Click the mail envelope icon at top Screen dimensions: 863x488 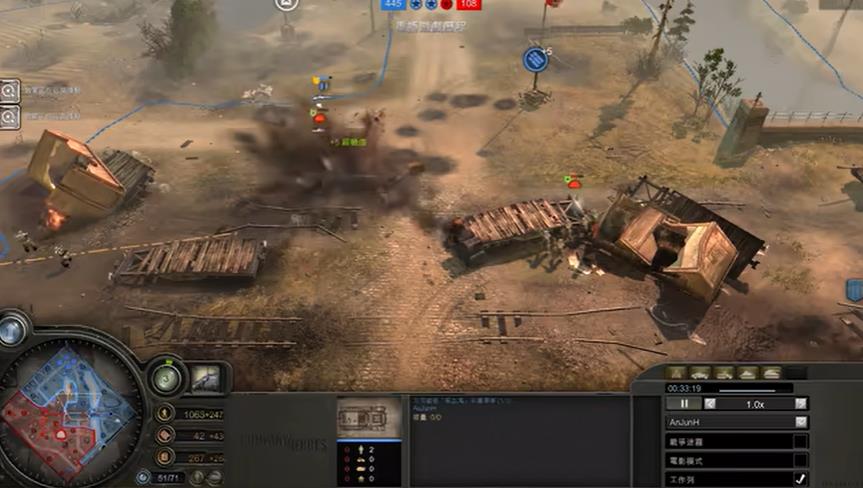pyautogui.click(x=287, y=5)
